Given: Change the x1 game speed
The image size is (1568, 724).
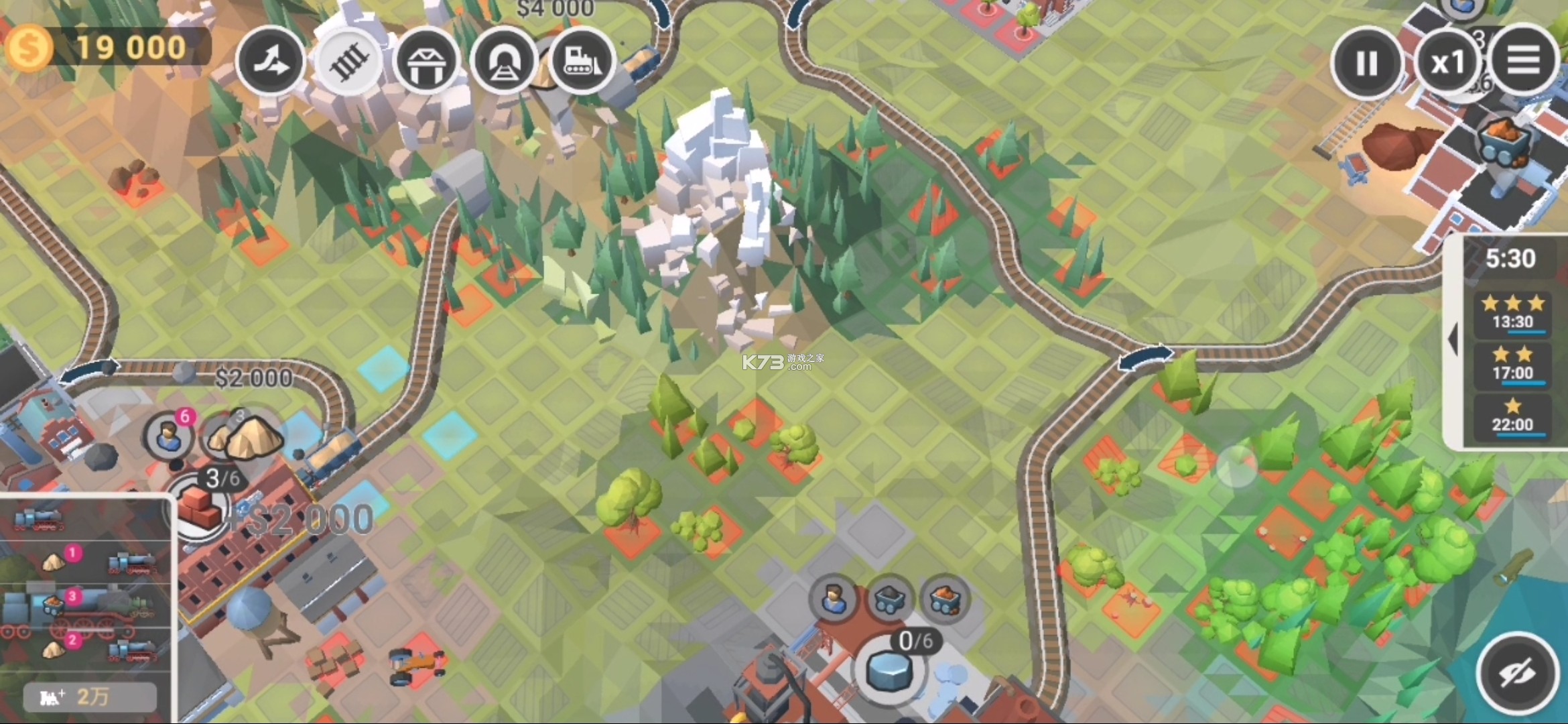Looking at the screenshot, I should click(x=1447, y=64).
